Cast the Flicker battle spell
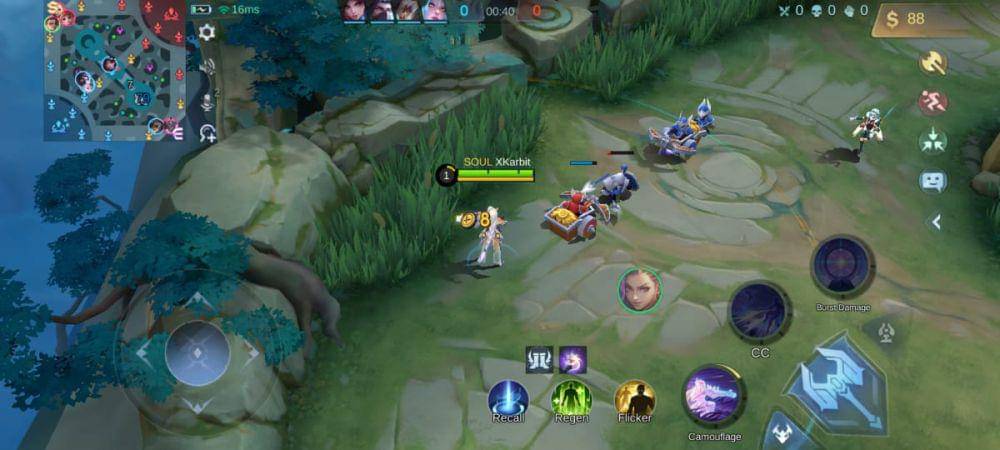 click(635, 398)
